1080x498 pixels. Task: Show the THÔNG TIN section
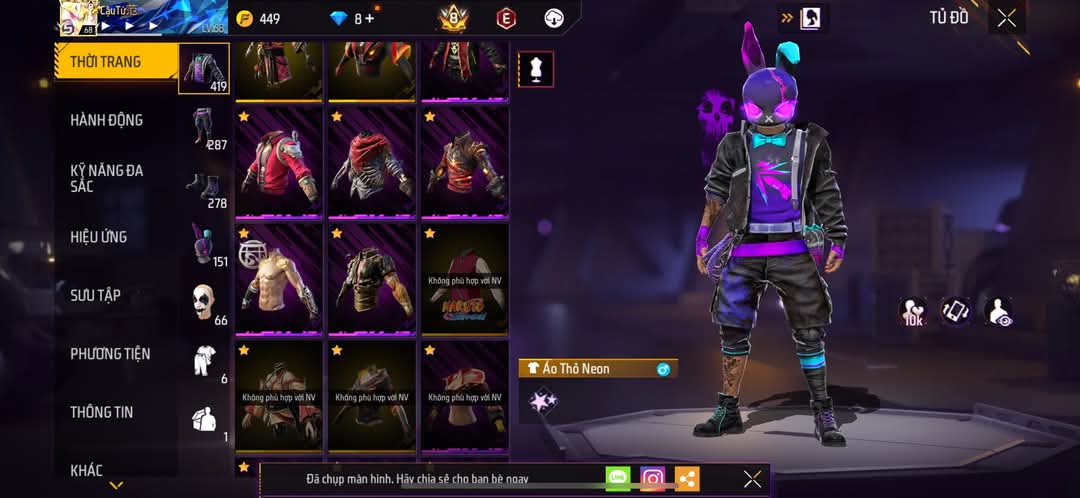tap(102, 412)
